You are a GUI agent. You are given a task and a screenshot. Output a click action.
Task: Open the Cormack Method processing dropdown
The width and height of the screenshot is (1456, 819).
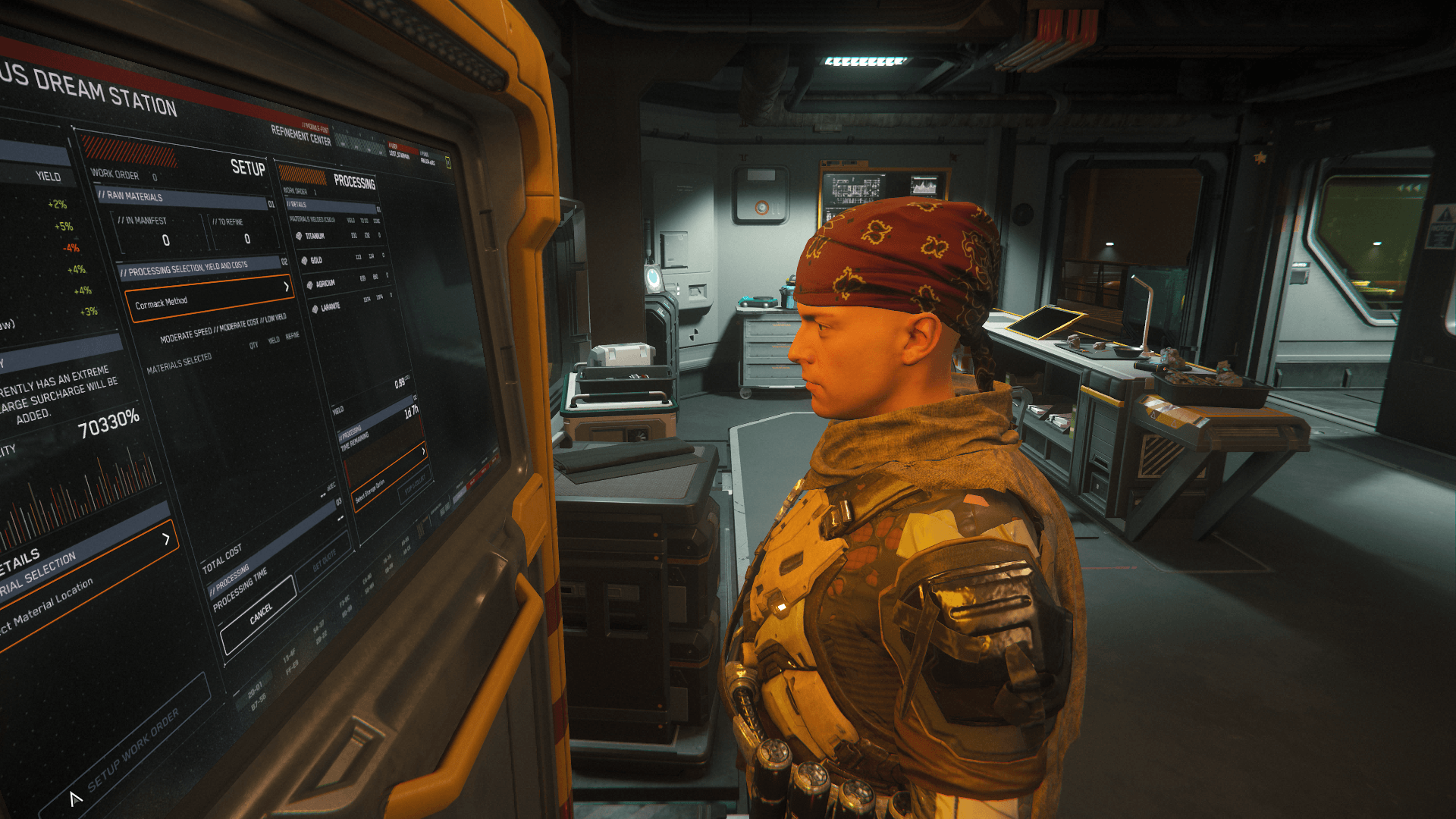click(x=209, y=298)
